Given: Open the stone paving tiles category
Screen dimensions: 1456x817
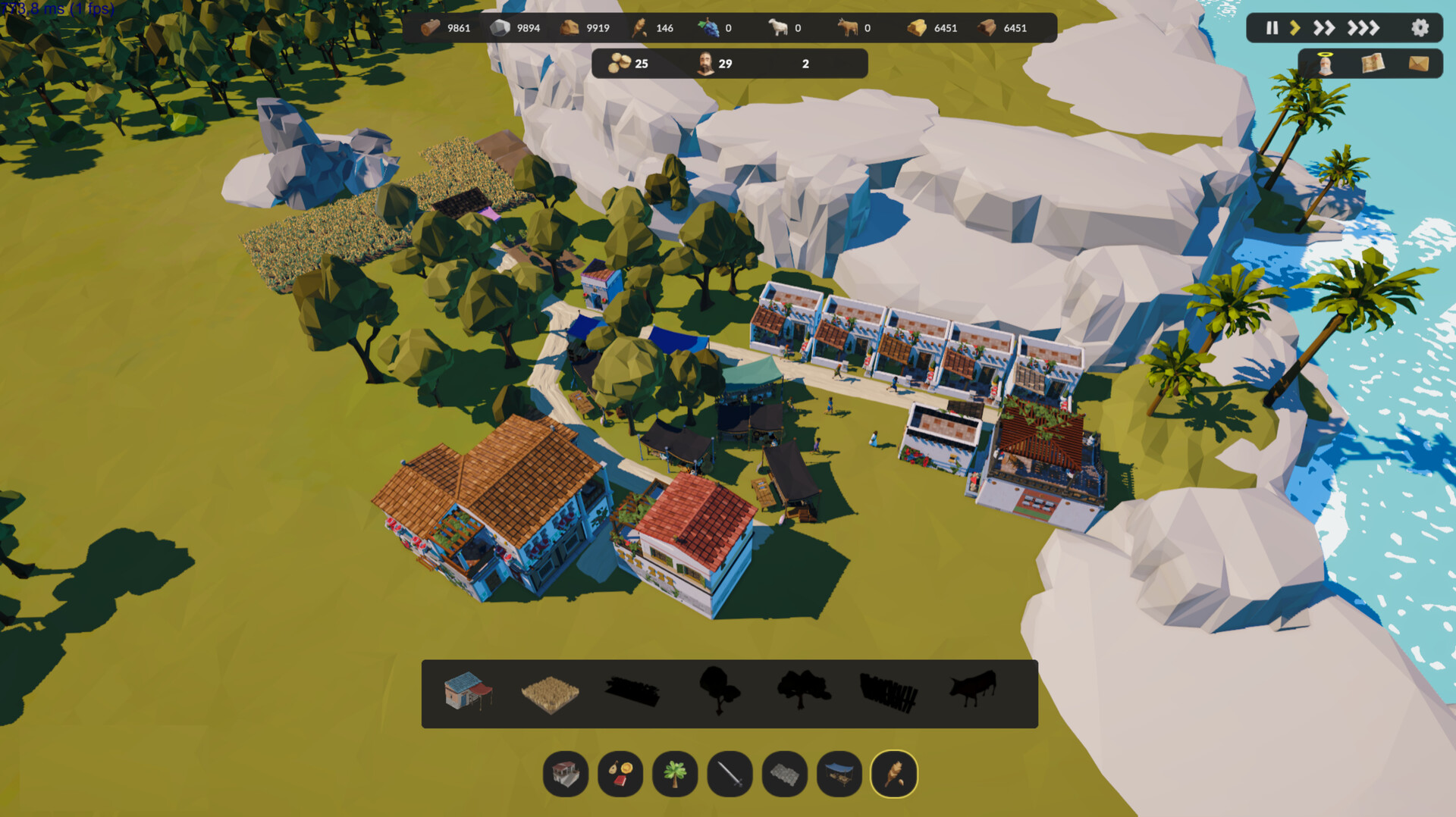Looking at the screenshot, I should [x=785, y=775].
